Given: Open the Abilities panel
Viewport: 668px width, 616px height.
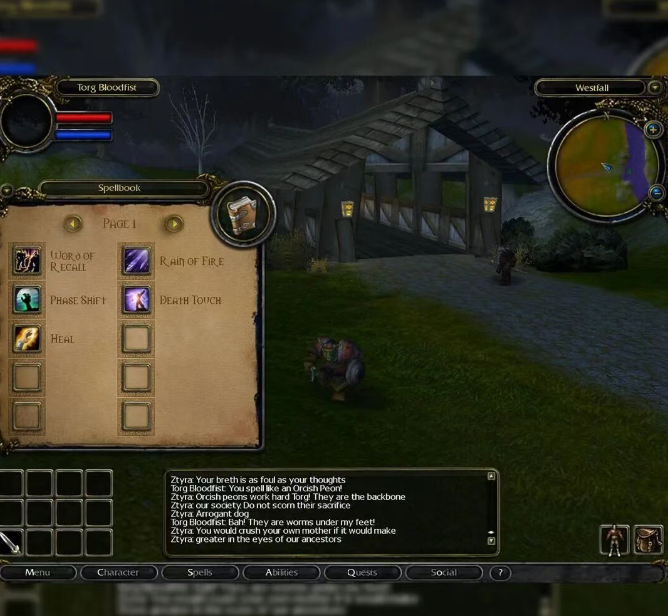Looking at the screenshot, I should (x=281, y=573).
